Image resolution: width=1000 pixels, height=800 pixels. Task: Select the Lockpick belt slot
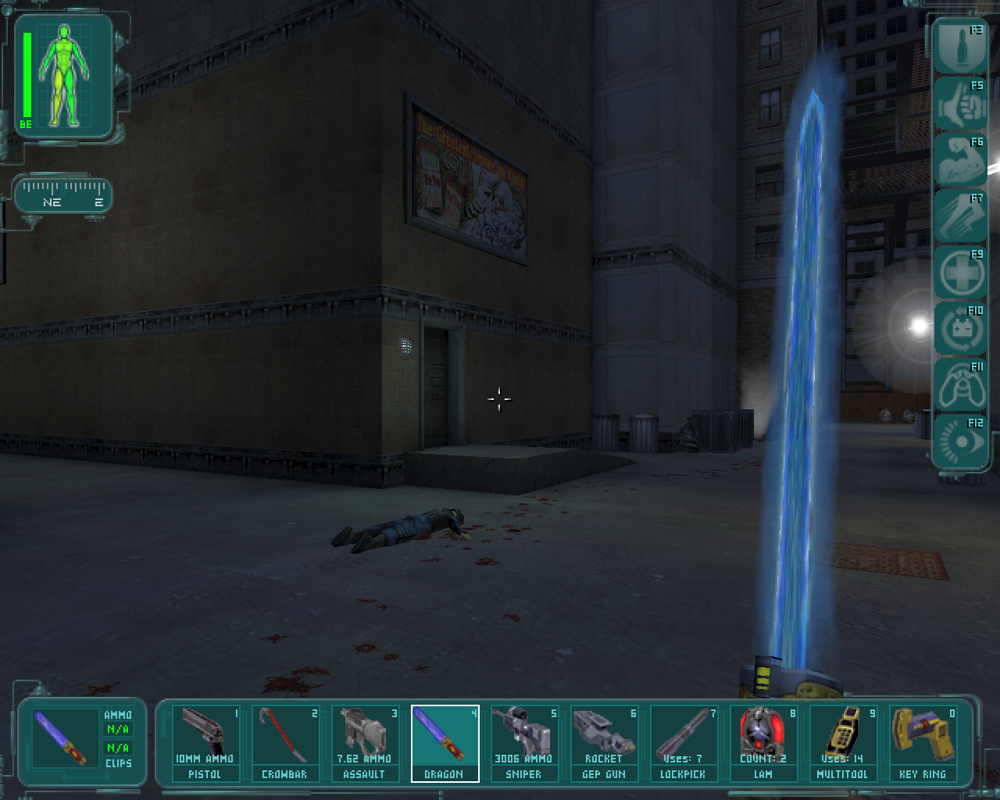[684, 743]
